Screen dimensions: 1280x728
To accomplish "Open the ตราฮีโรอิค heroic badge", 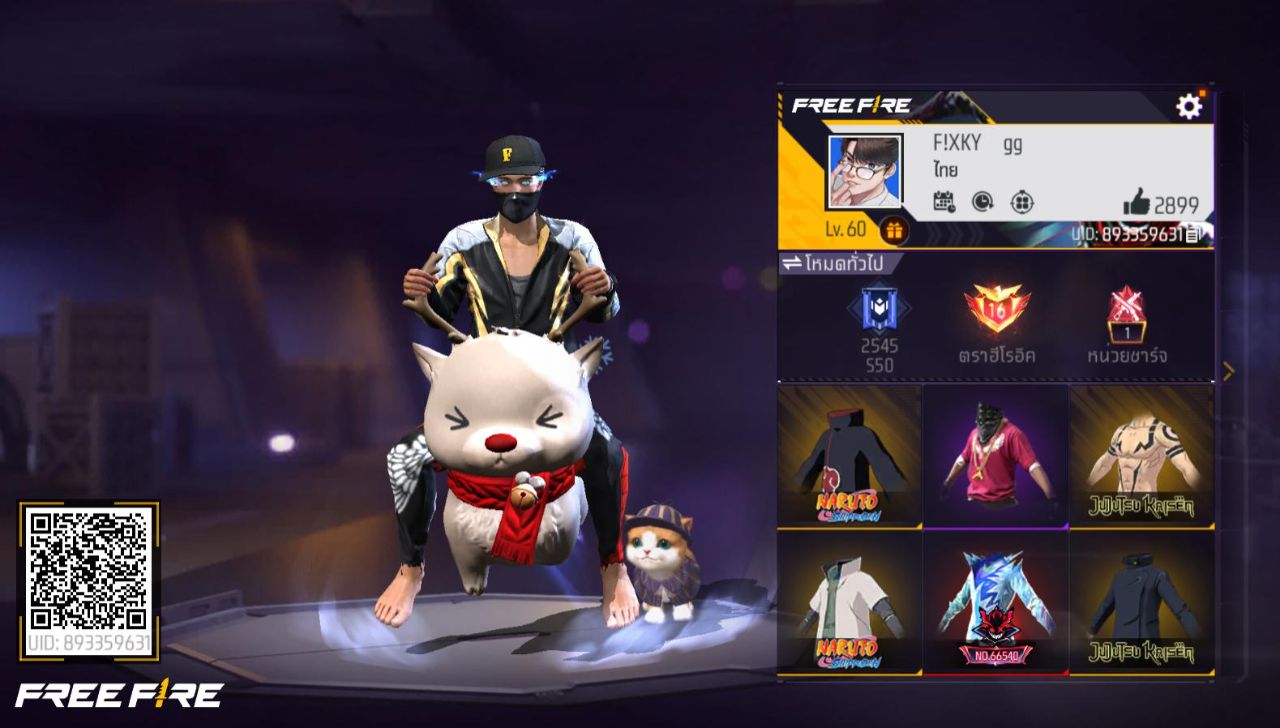I will click(x=996, y=310).
